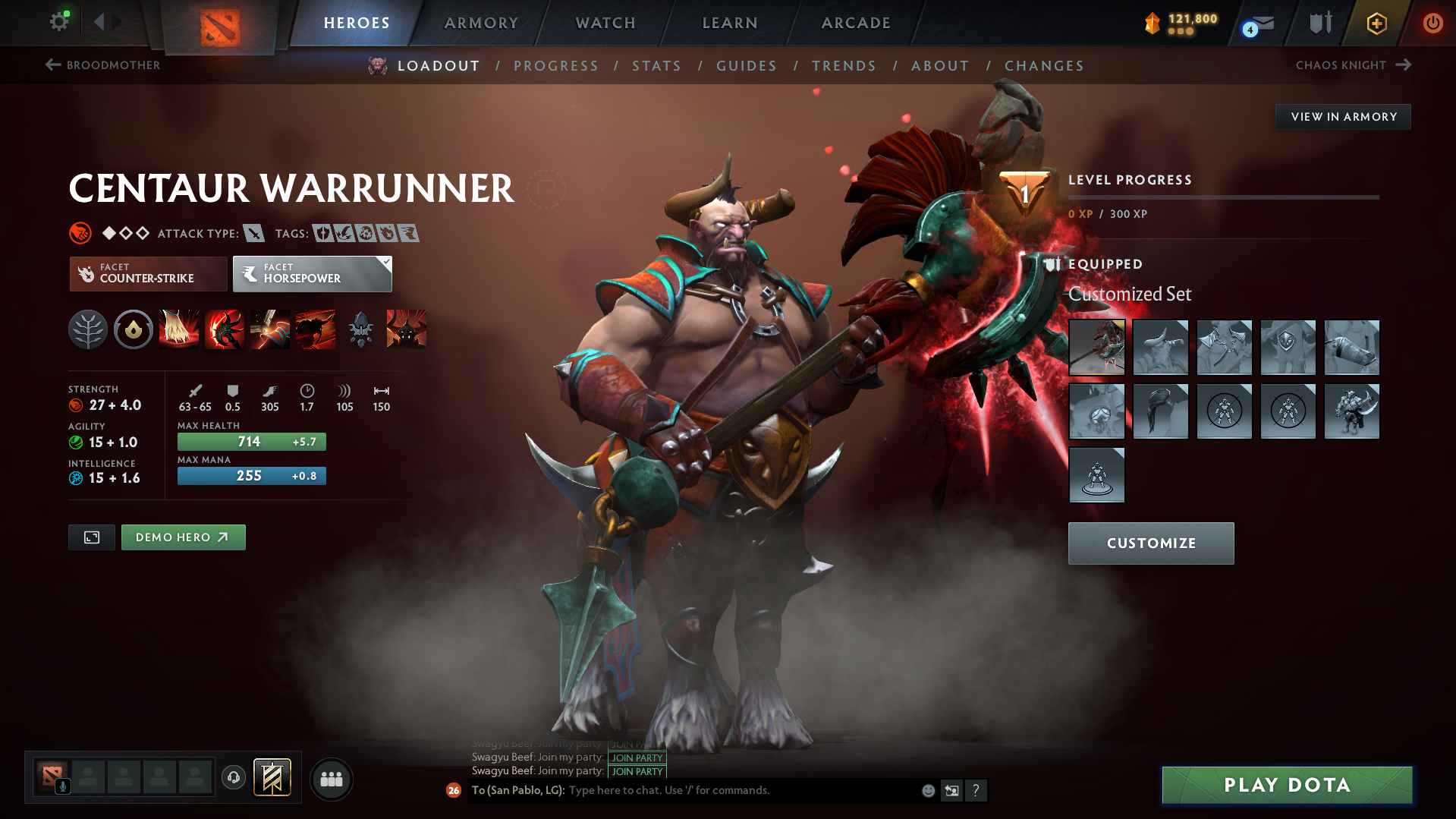Viewport: 1456px width, 819px height.
Task: Open the settings gear icon
Action: click(x=59, y=22)
